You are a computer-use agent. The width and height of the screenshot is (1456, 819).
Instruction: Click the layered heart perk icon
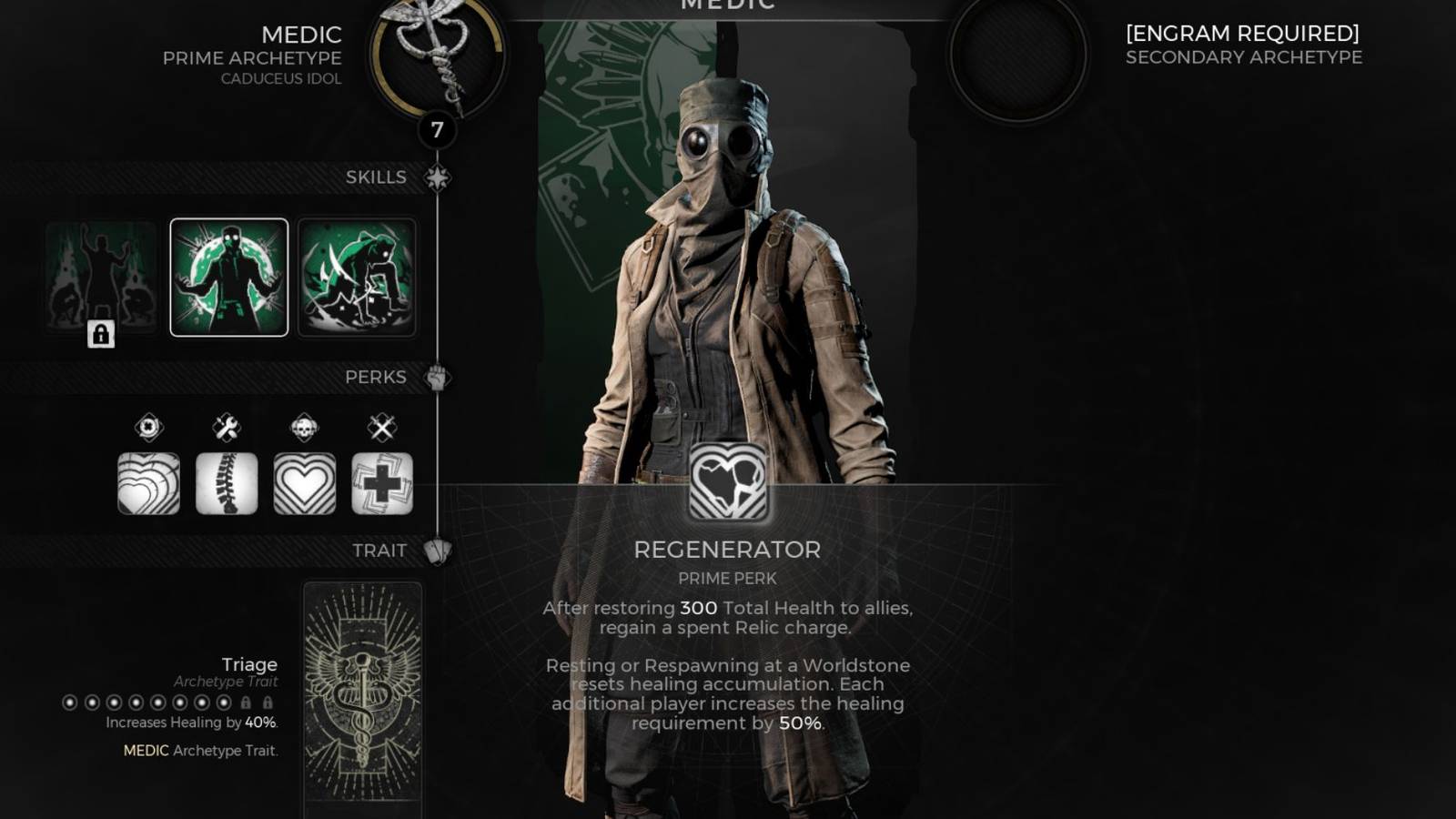coord(147,482)
